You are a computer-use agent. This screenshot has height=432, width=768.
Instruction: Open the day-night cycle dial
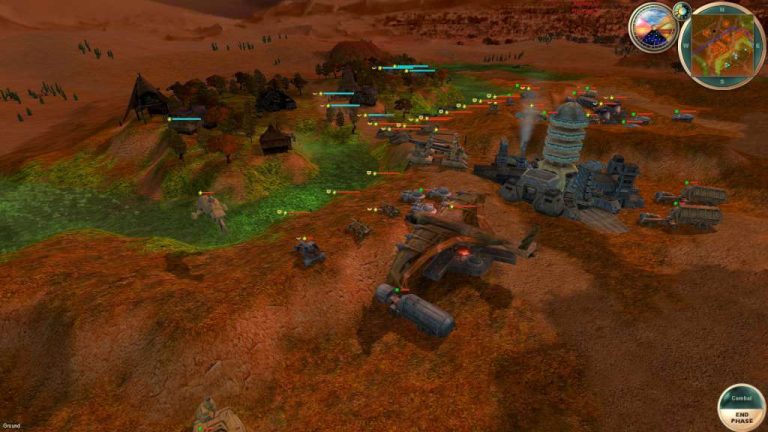point(652,28)
